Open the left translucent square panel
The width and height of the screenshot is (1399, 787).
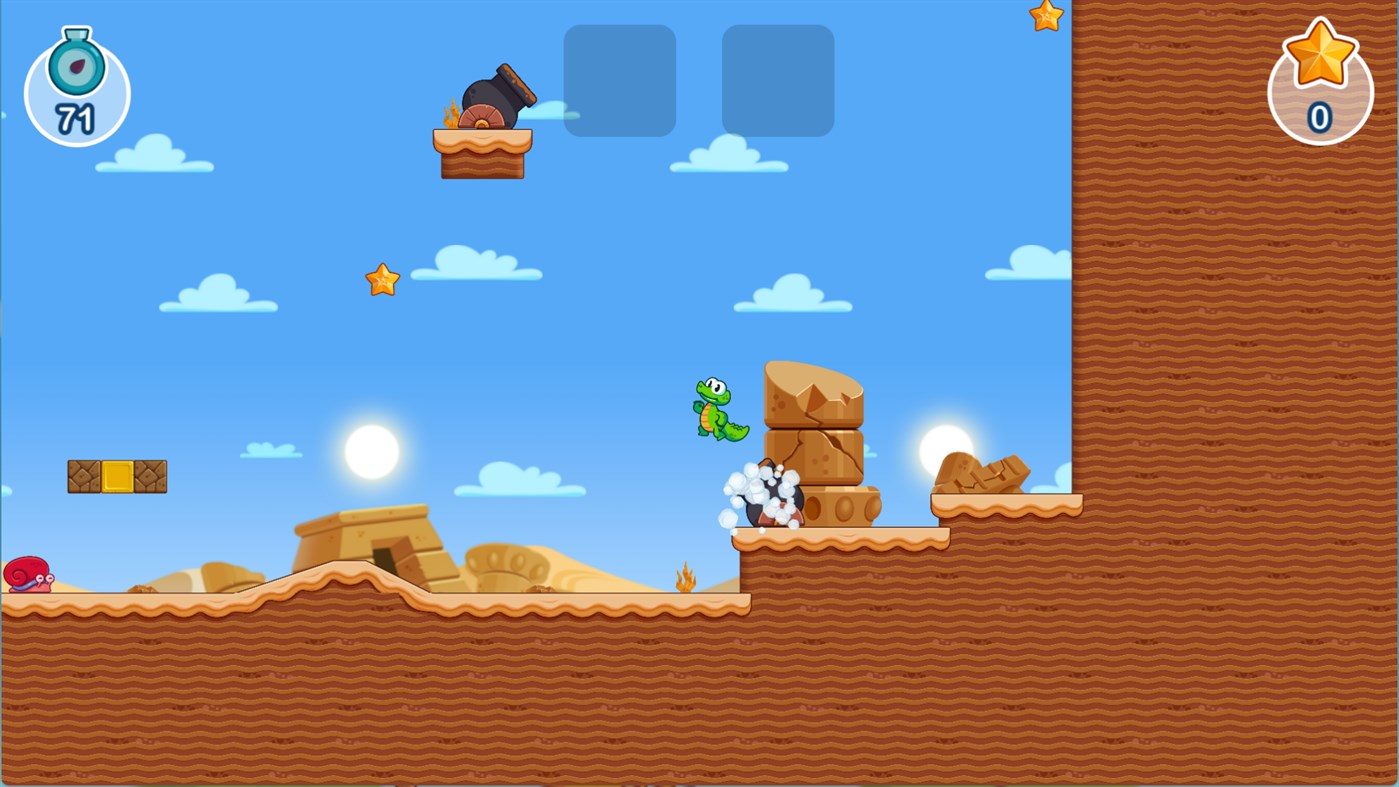619,81
